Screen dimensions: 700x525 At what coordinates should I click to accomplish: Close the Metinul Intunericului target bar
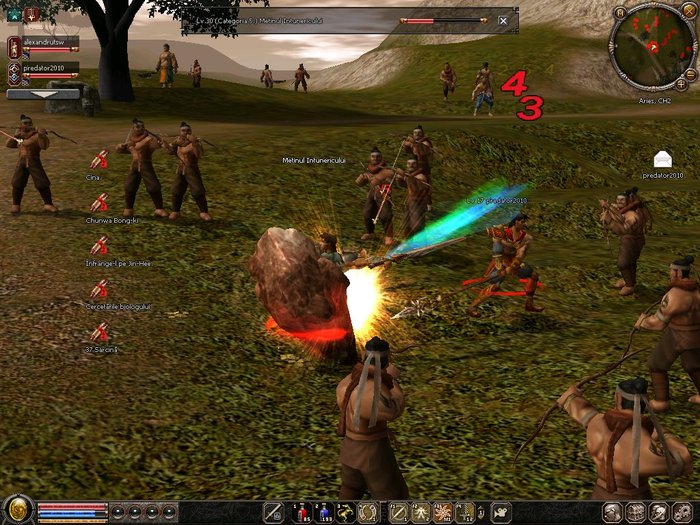coord(503,20)
